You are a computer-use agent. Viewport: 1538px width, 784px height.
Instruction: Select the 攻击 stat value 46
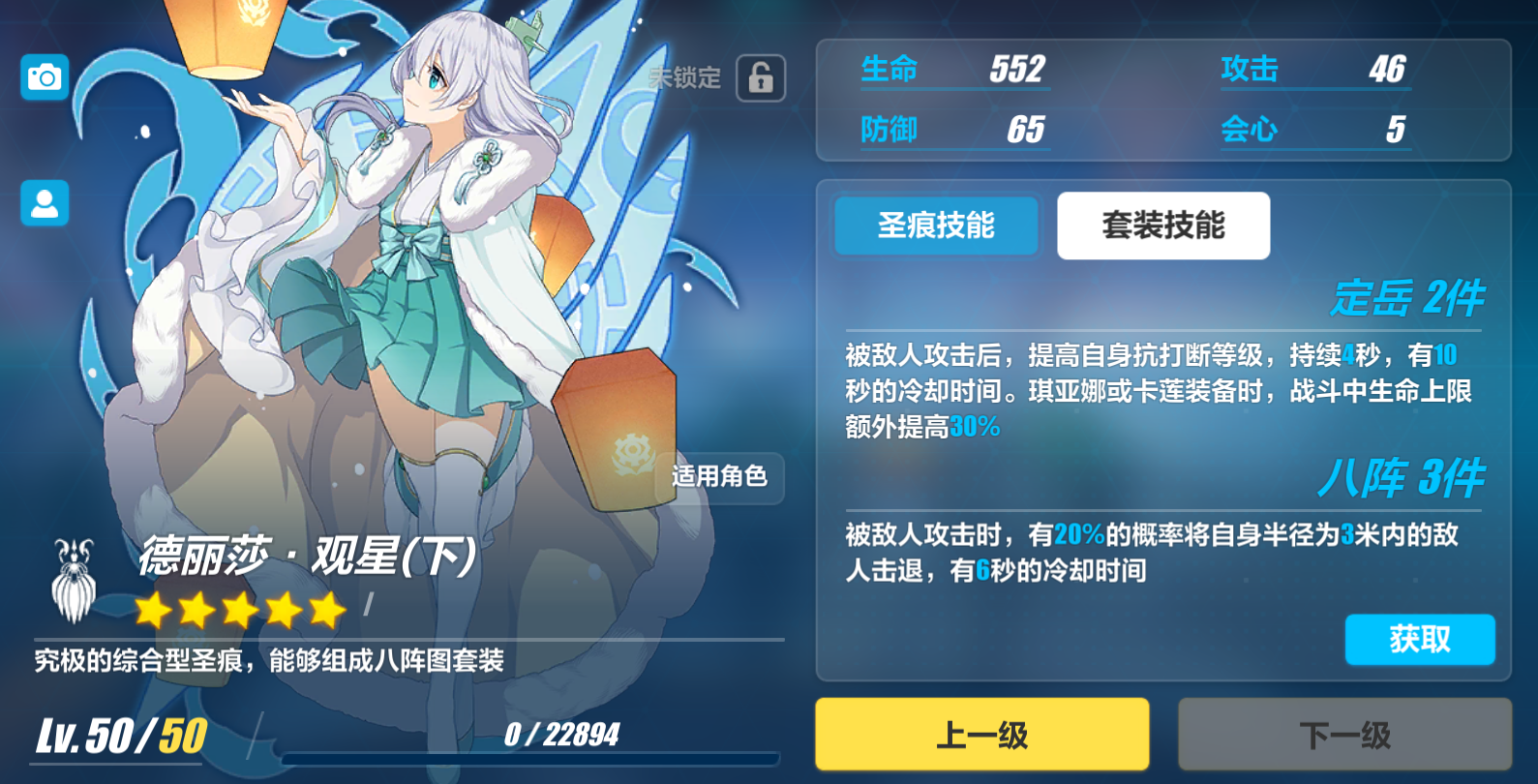point(1390,68)
